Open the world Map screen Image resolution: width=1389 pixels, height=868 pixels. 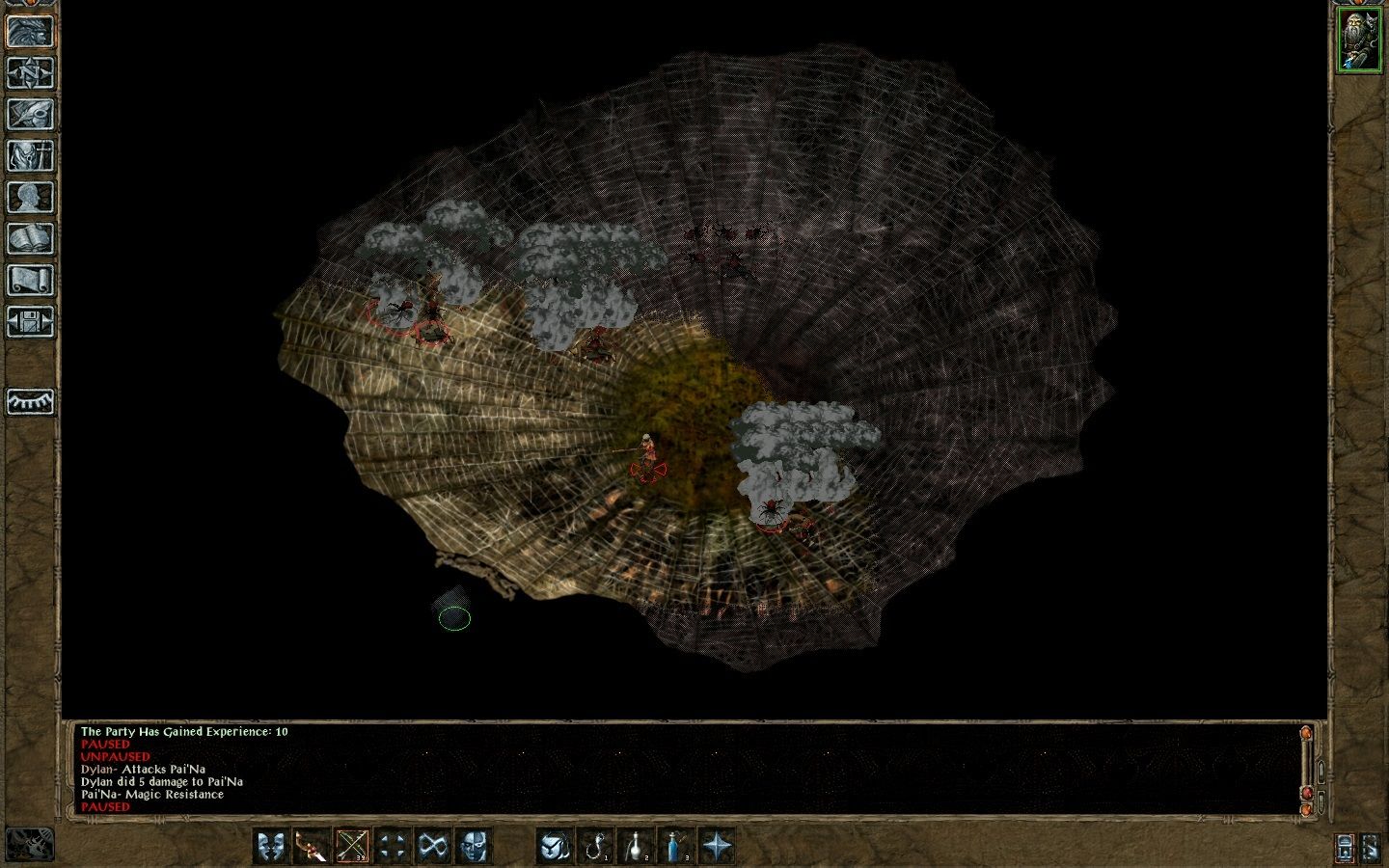30,73
